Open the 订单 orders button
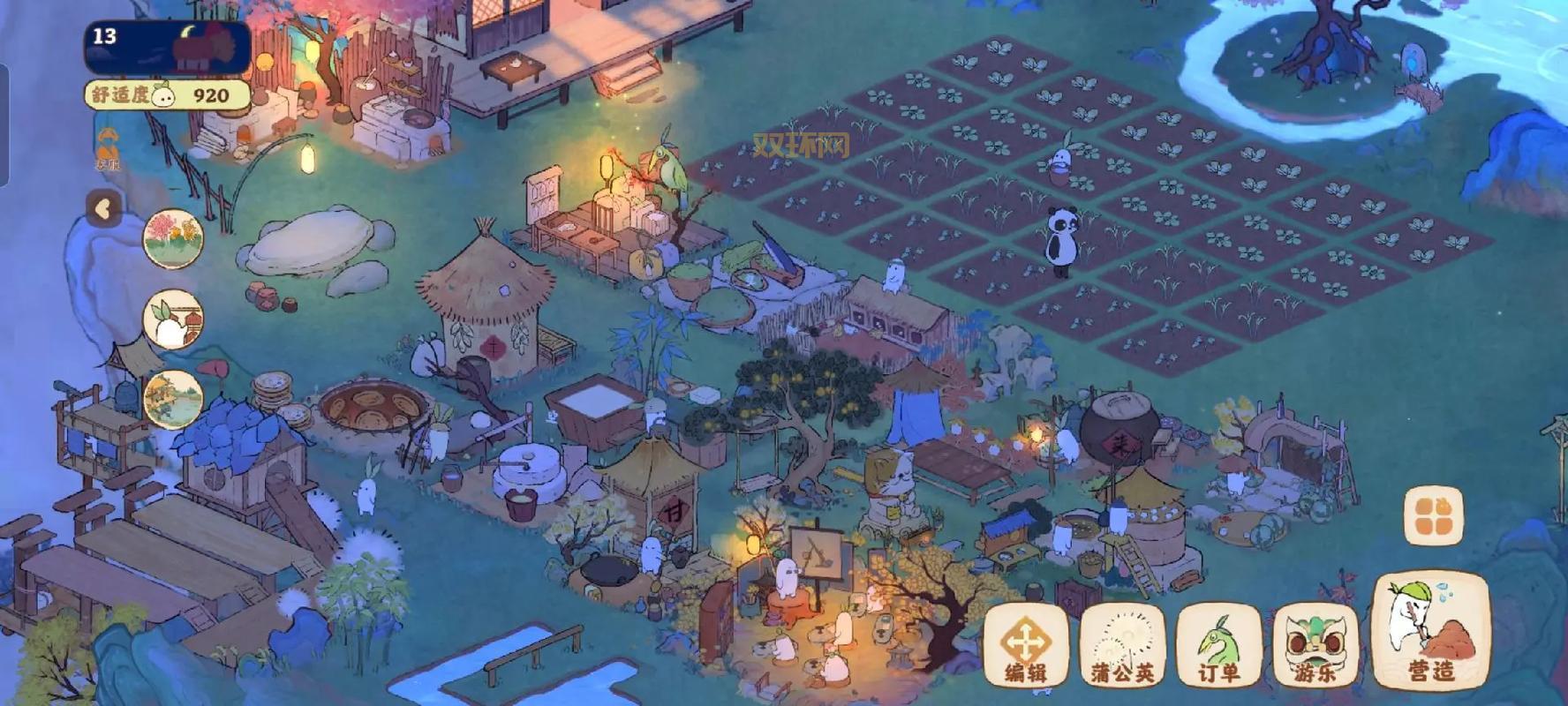Viewport: 1568px width, 706px height. pos(1218,645)
